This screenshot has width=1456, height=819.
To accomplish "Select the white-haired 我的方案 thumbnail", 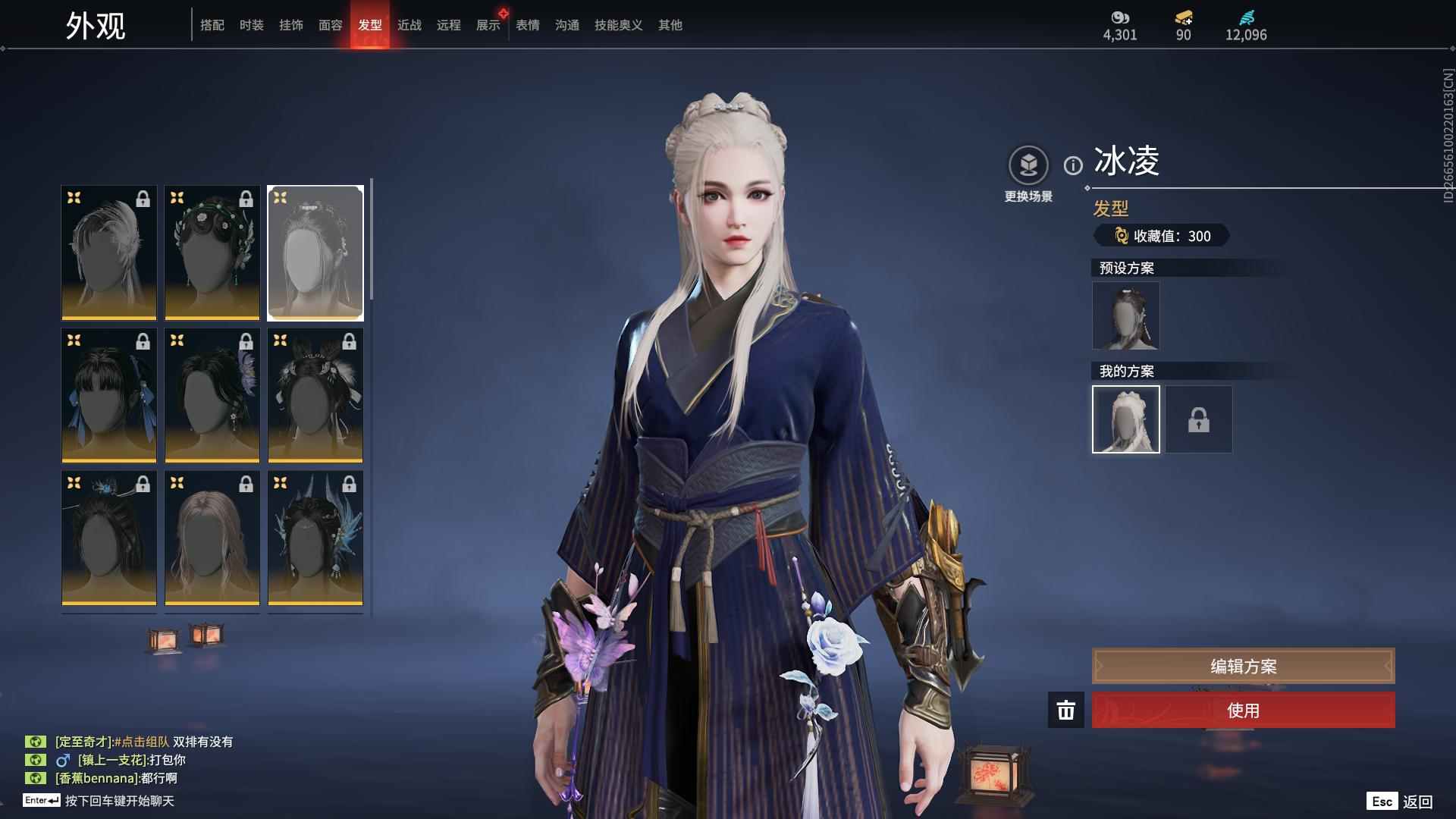I will point(1125,419).
